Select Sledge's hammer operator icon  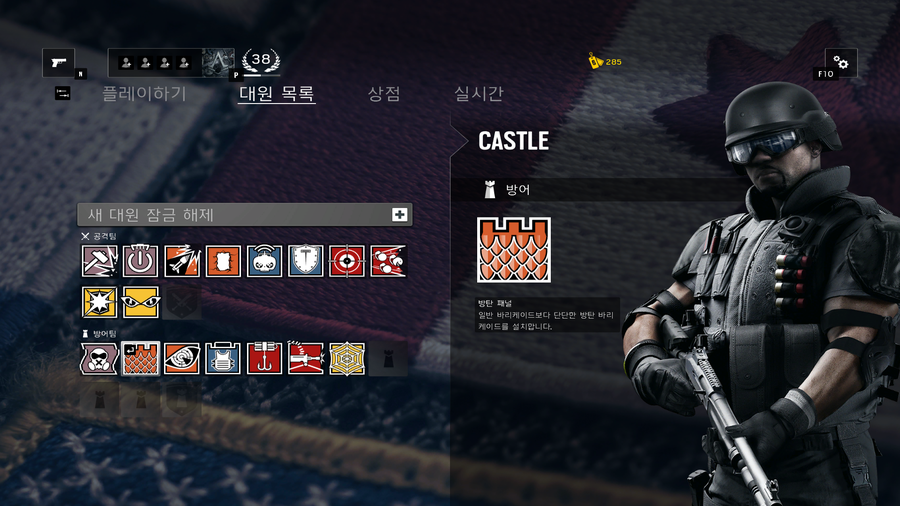point(99,261)
